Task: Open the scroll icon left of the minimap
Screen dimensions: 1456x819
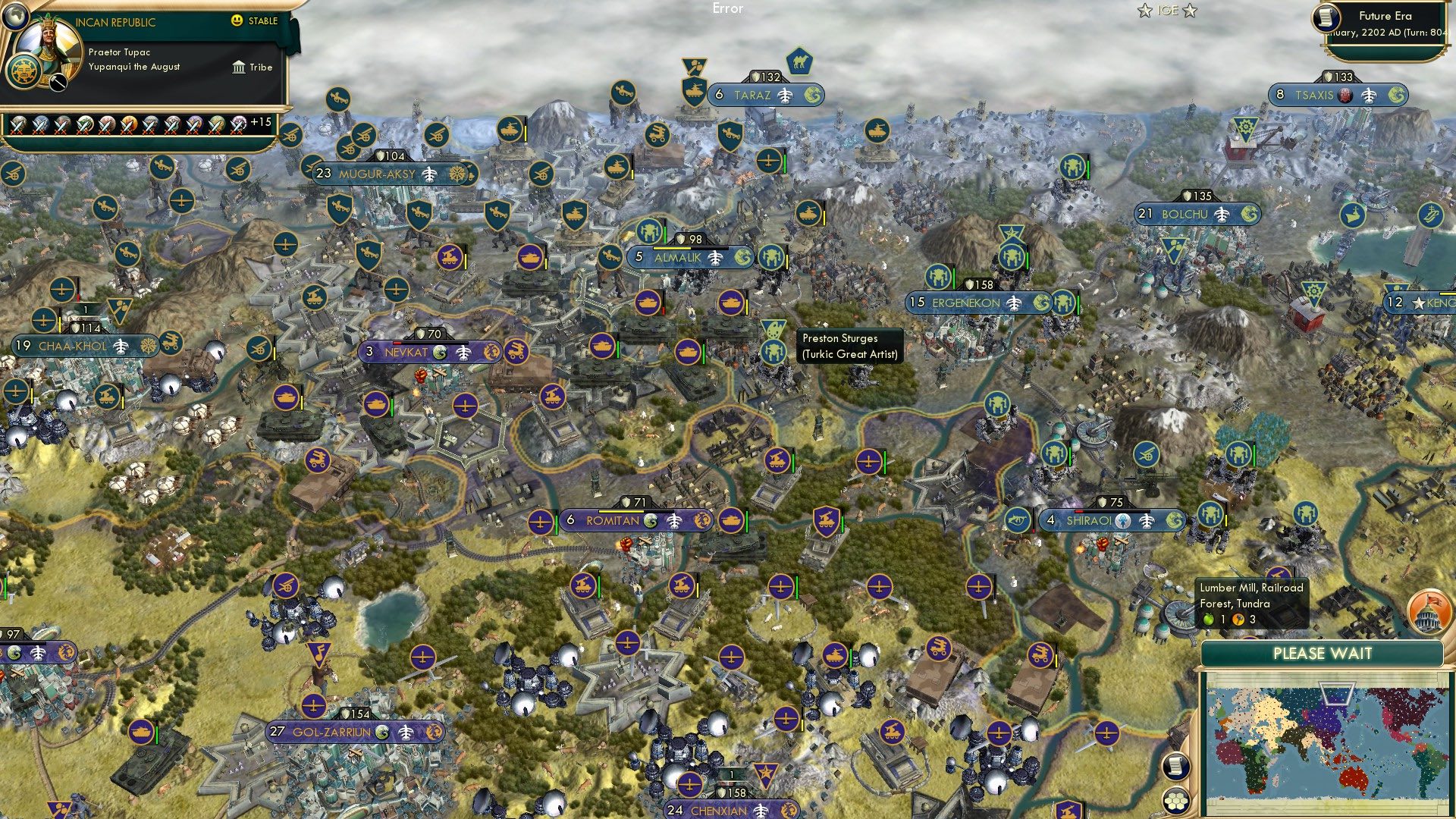Action: [1175, 766]
